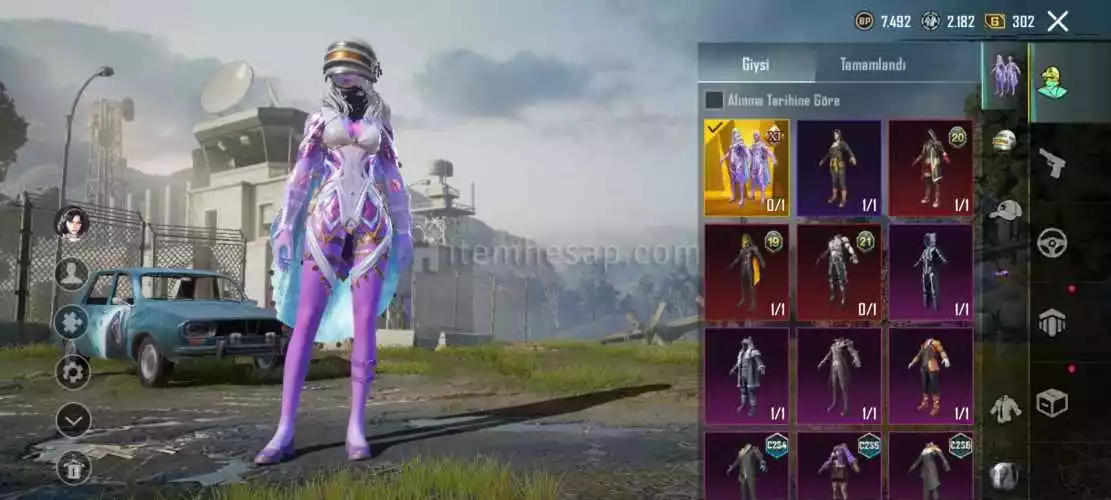Switch to the Giysi tab
Screen dimensions: 1111x500
pos(756,65)
